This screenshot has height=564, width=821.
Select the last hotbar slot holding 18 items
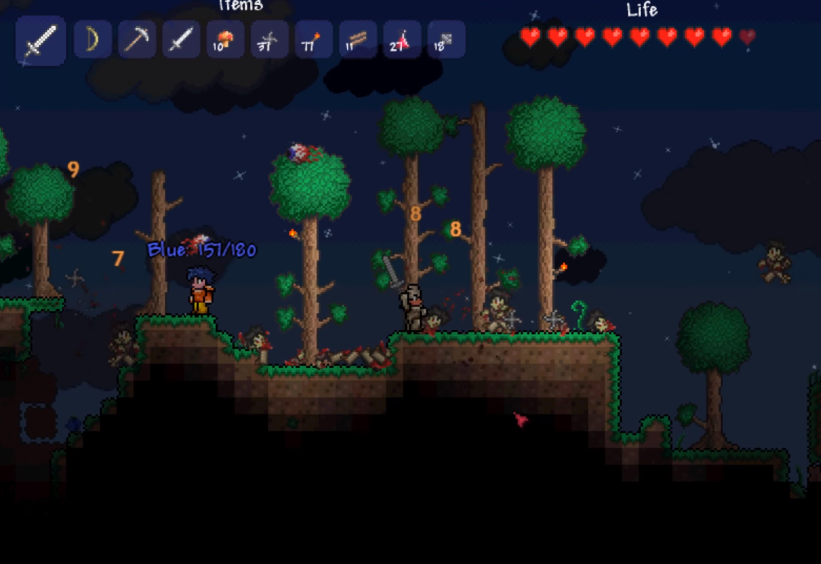click(445, 40)
